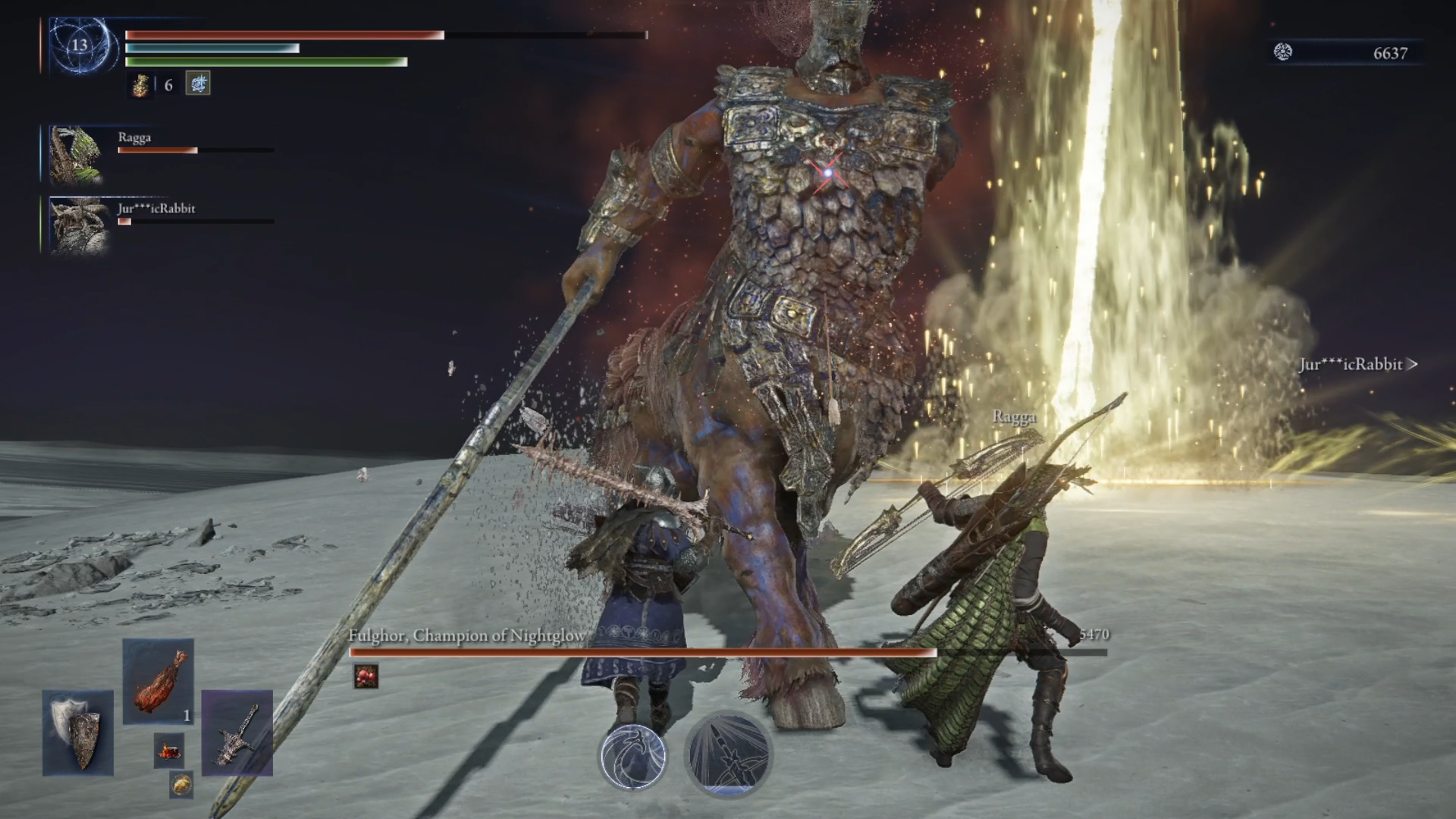Select teammate Jur***icRabbit's portrait
Image resolution: width=1456 pixels, height=819 pixels.
(x=76, y=225)
